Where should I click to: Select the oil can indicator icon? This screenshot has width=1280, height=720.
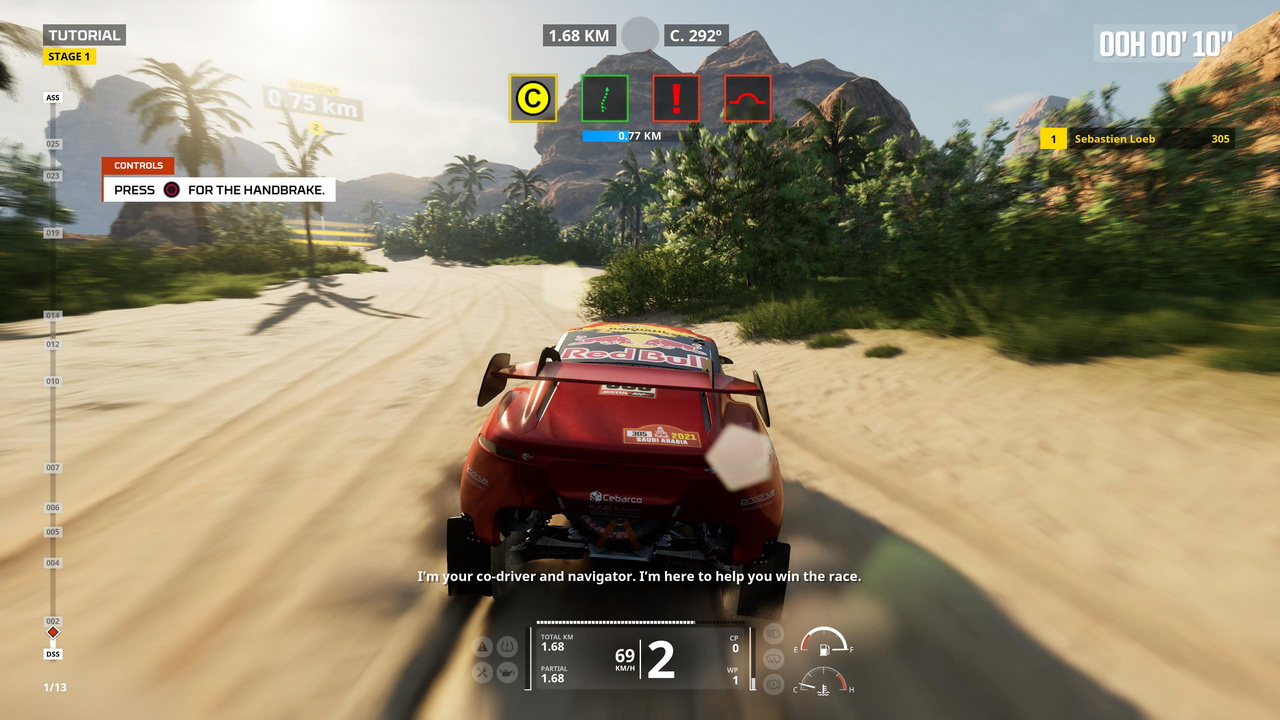(x=507, y=673)
